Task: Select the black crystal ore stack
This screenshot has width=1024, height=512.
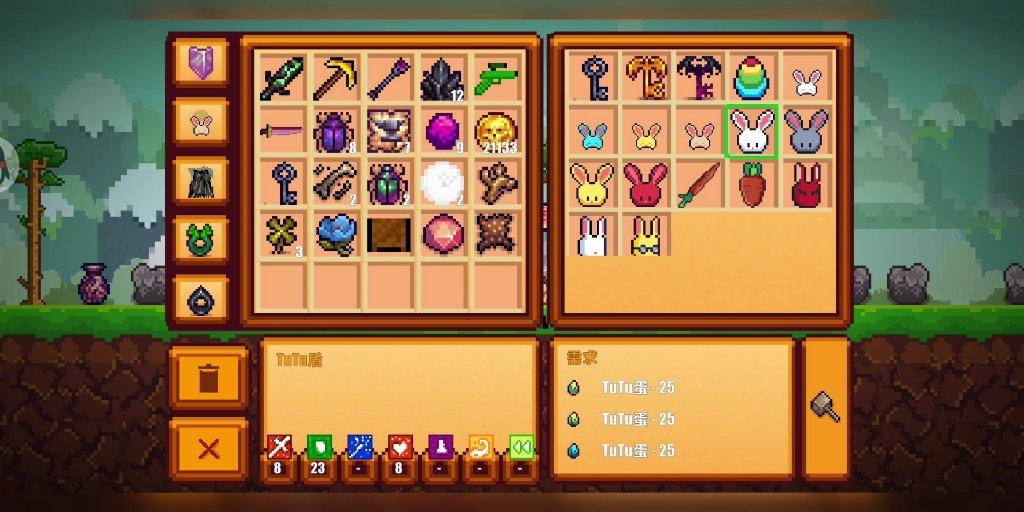Action: 443,78
